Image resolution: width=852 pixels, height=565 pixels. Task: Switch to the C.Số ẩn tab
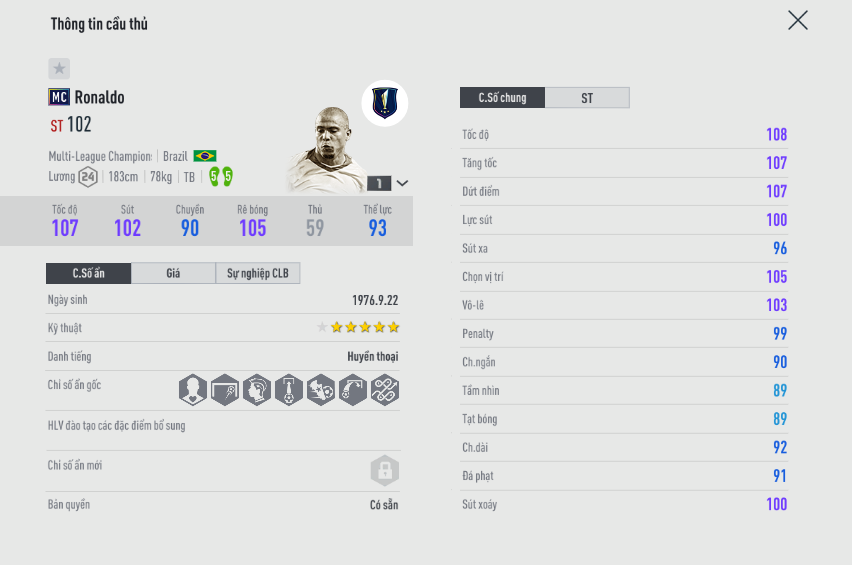(x=88, y=273)
